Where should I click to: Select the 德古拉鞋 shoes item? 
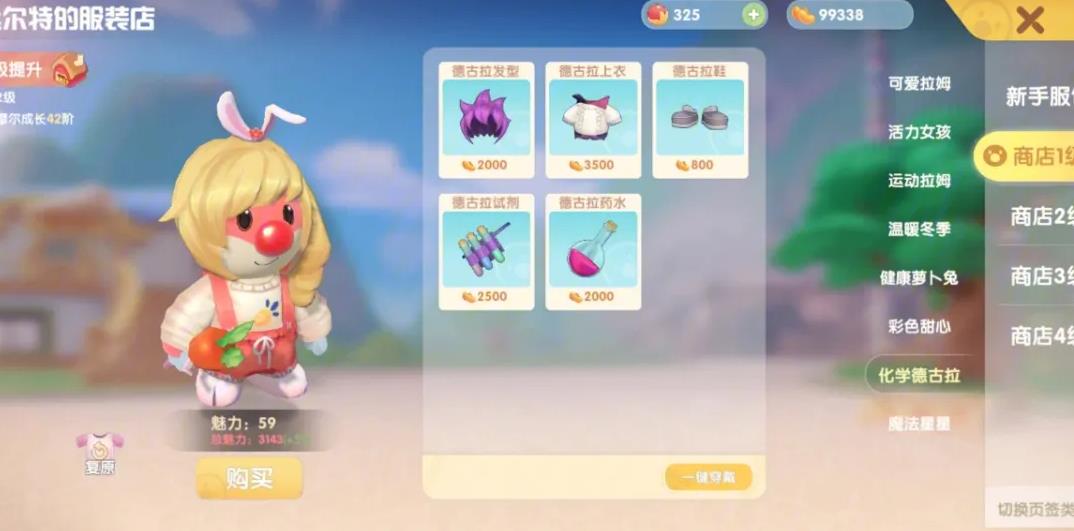(700, 120)
